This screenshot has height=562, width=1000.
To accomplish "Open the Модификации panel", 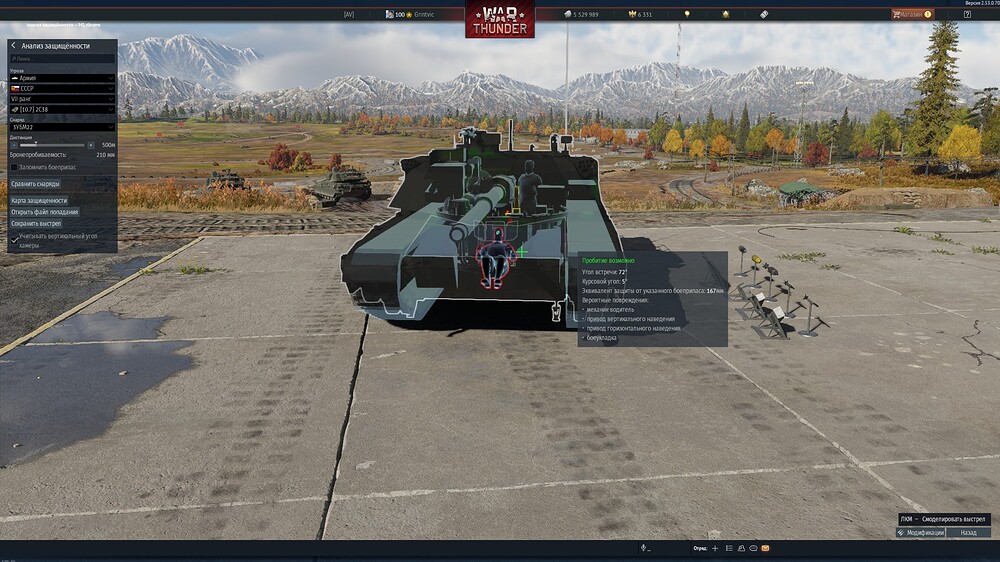I will coord(921,533).
